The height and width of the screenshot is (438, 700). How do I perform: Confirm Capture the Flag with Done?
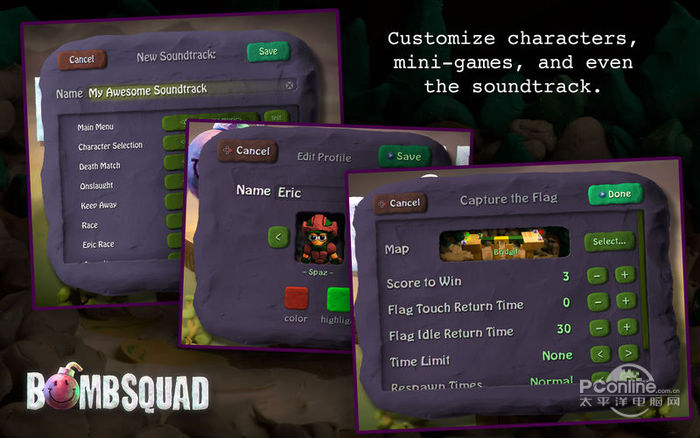coord(614,194)
